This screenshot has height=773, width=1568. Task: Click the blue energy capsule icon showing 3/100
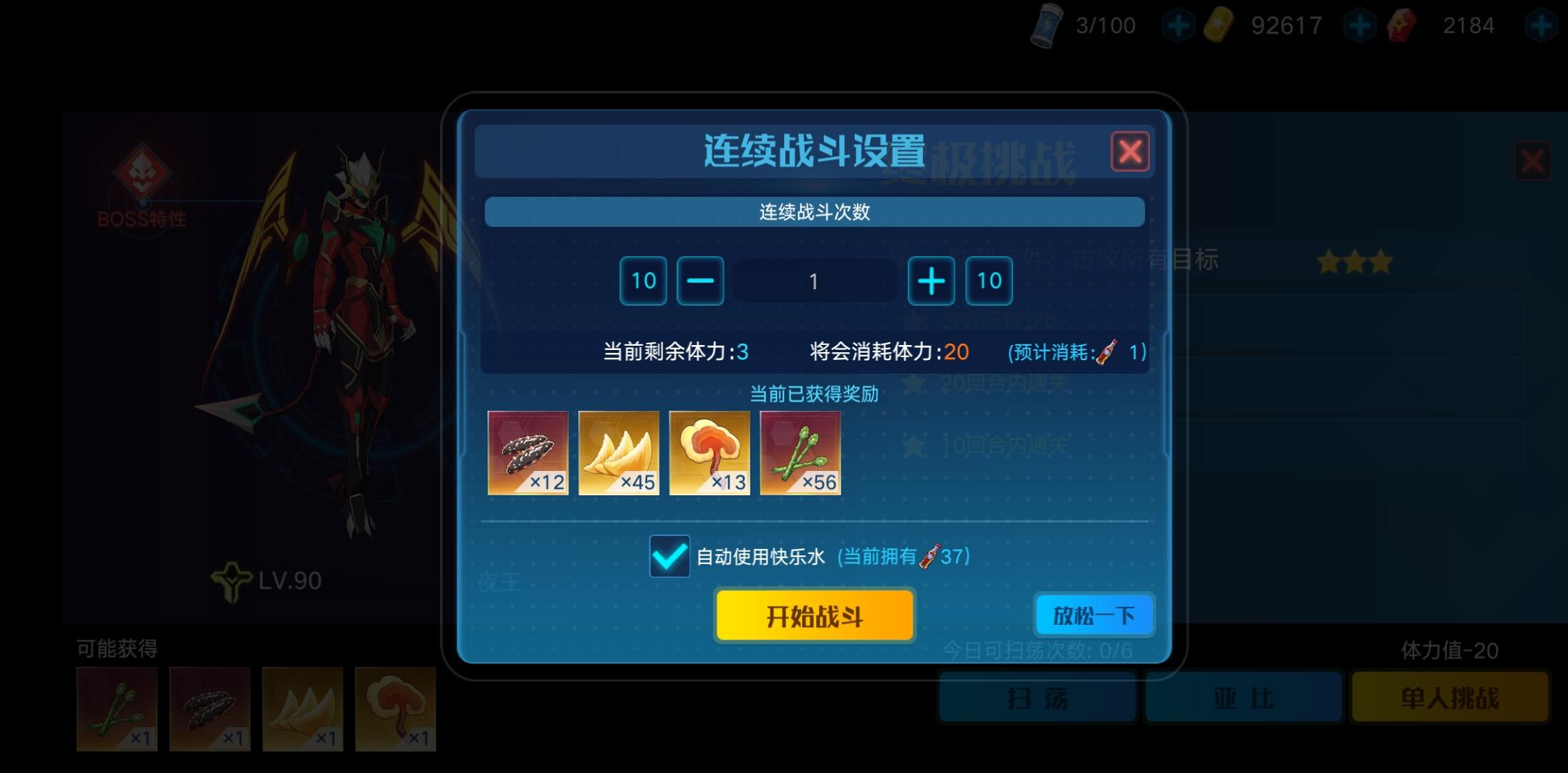1047,25
